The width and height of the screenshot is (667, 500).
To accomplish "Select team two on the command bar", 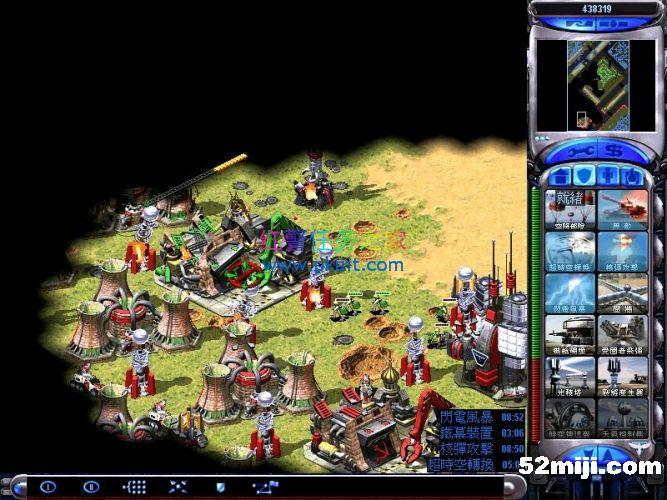I will pyautogui.click(x=92, y=487).
